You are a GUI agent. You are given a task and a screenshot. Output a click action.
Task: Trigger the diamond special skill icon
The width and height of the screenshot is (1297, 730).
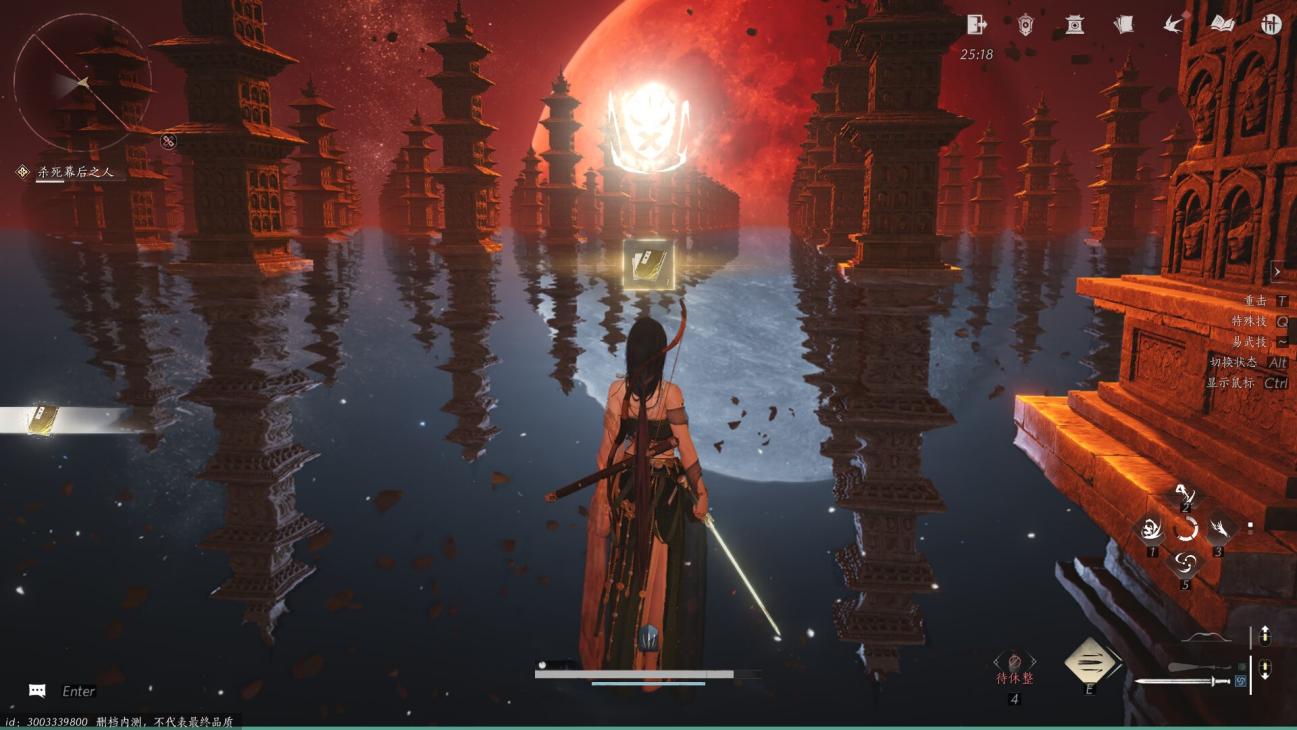(1089, 660)
